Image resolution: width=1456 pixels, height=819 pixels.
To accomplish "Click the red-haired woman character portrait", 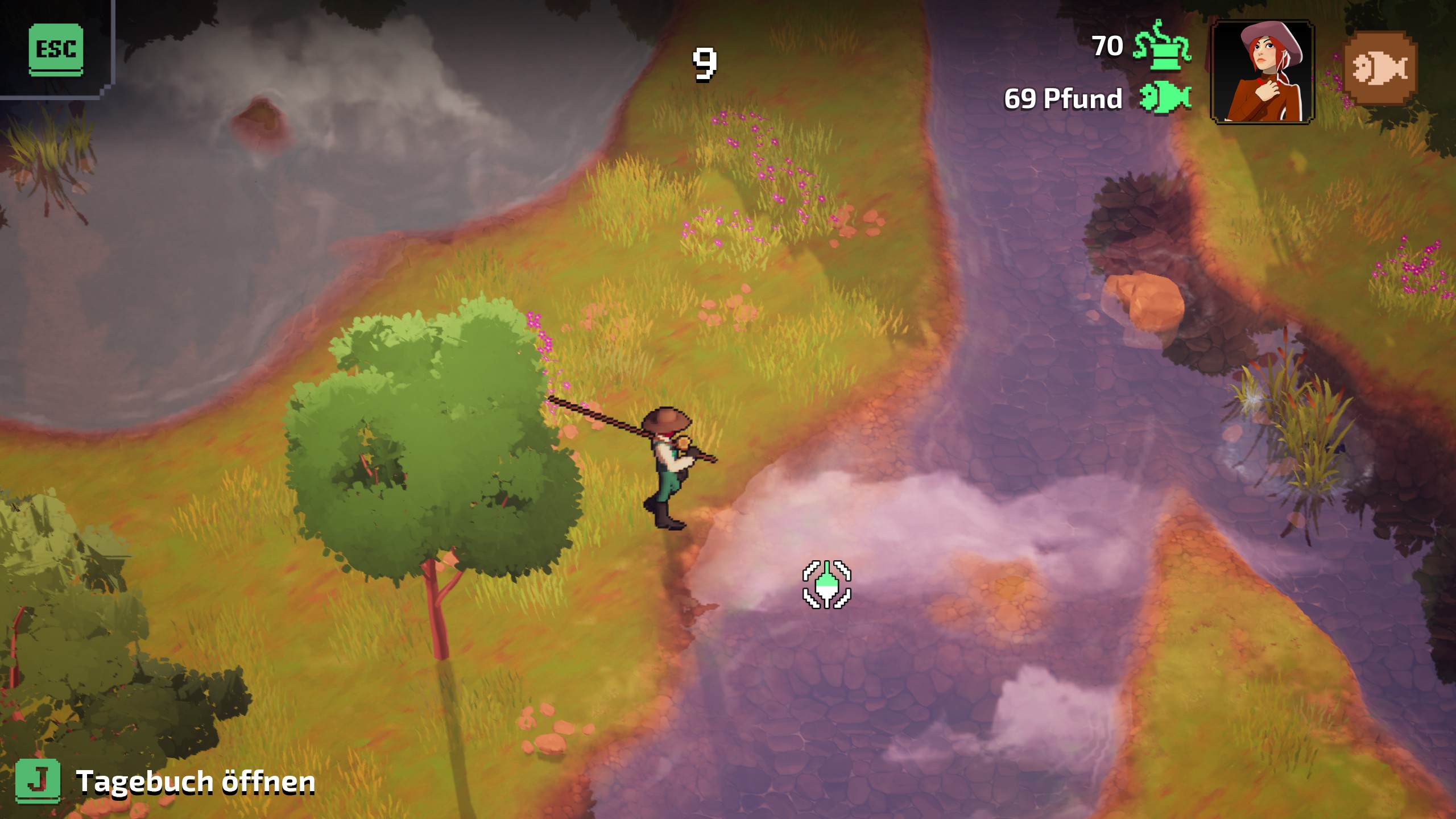I will [x=1262, y=72].
